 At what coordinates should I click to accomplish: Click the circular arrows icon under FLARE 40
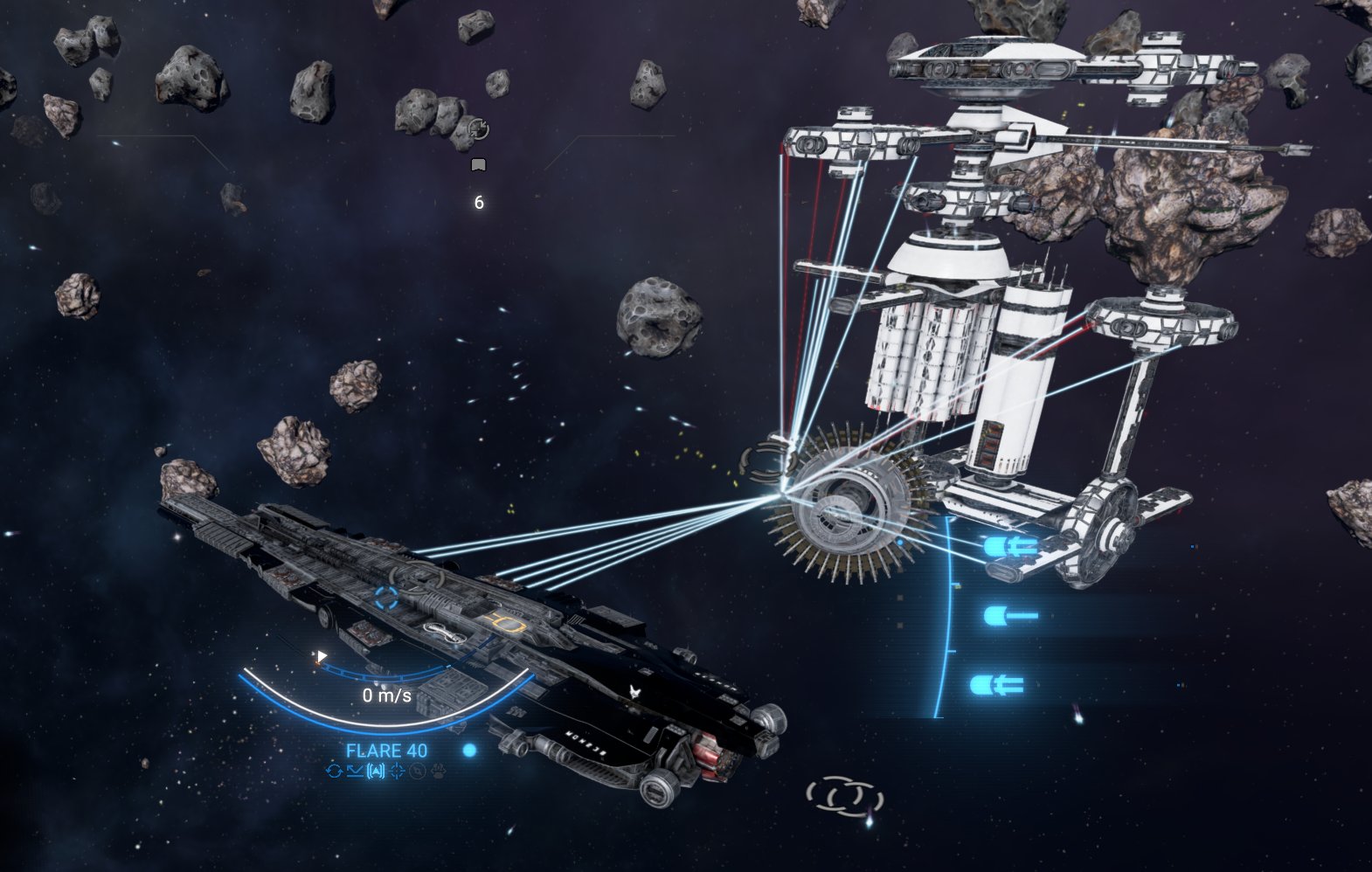[333, 771]
